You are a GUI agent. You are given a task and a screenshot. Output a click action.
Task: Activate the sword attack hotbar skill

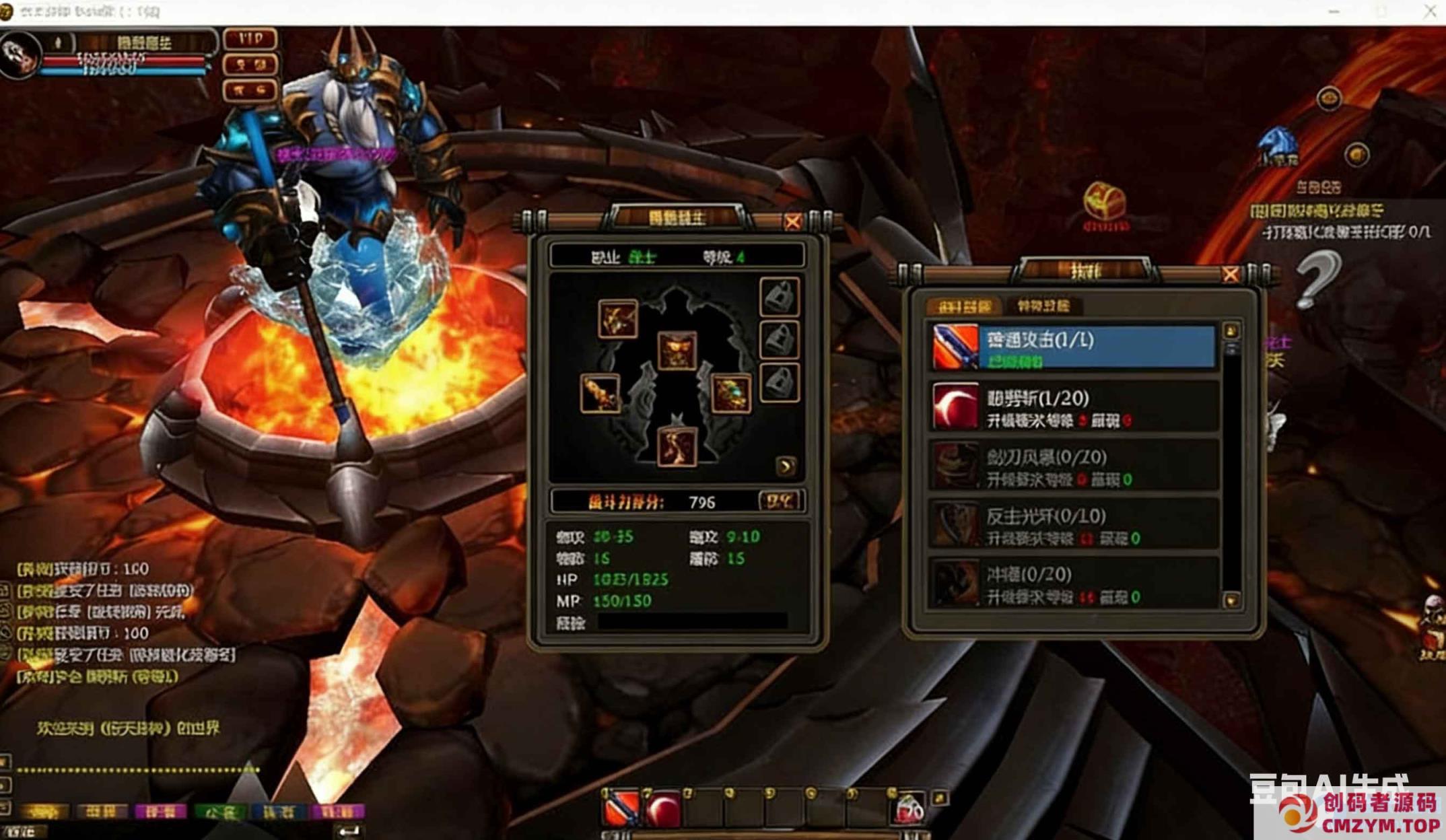click(x=622, y=809)
